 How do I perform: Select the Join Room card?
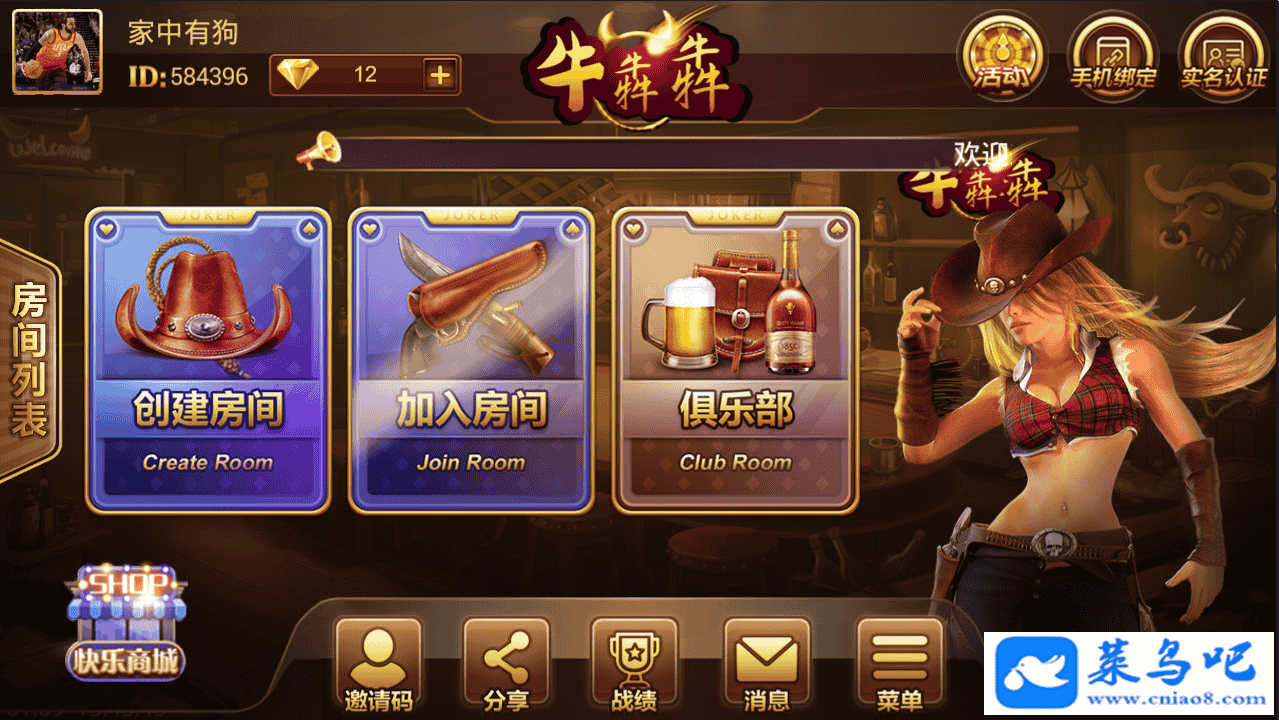tap(471, 360)
